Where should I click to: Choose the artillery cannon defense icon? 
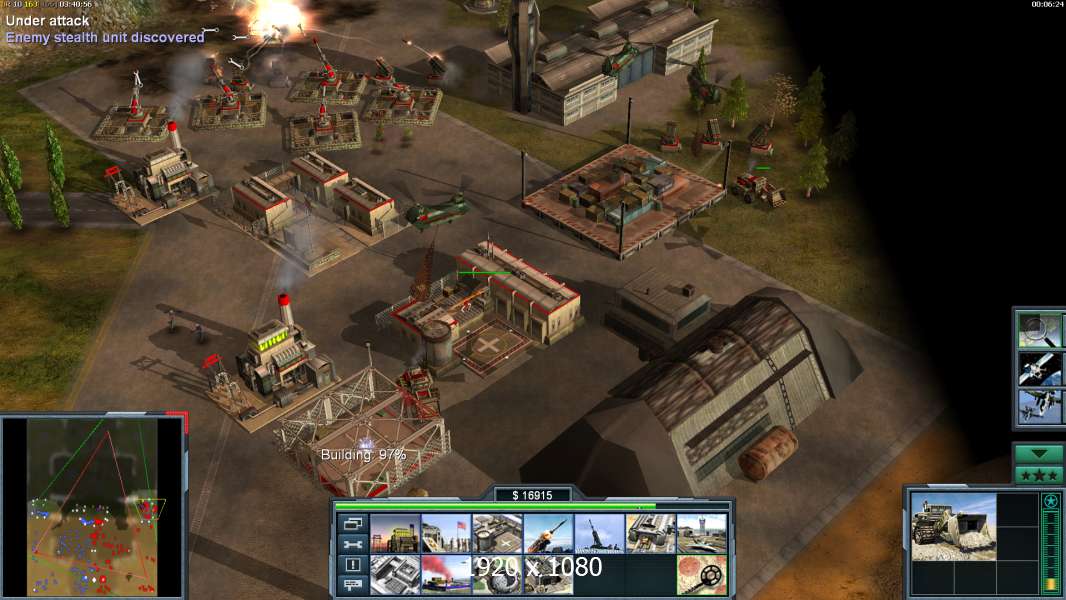(x=599, y=534)
